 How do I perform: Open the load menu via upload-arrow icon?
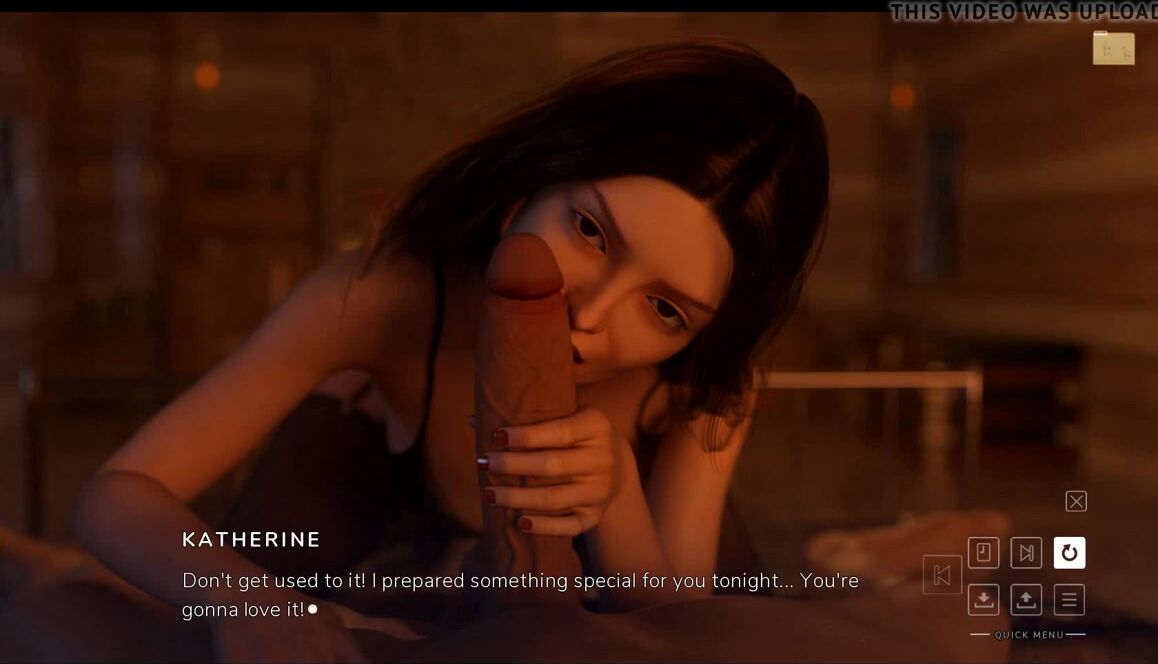[x=1026, y=600]
